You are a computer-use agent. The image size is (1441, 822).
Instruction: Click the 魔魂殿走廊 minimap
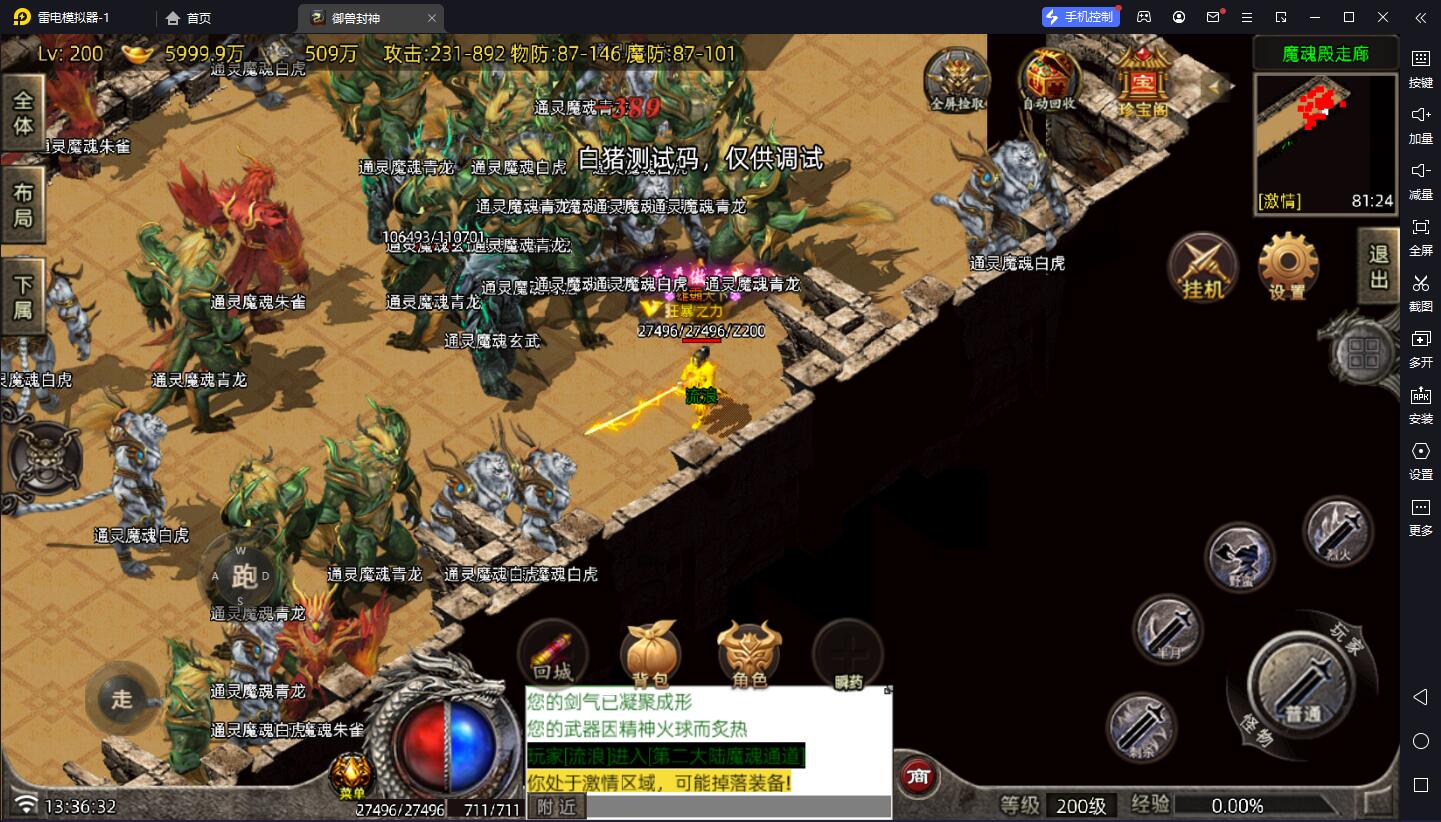[1326, 140]
